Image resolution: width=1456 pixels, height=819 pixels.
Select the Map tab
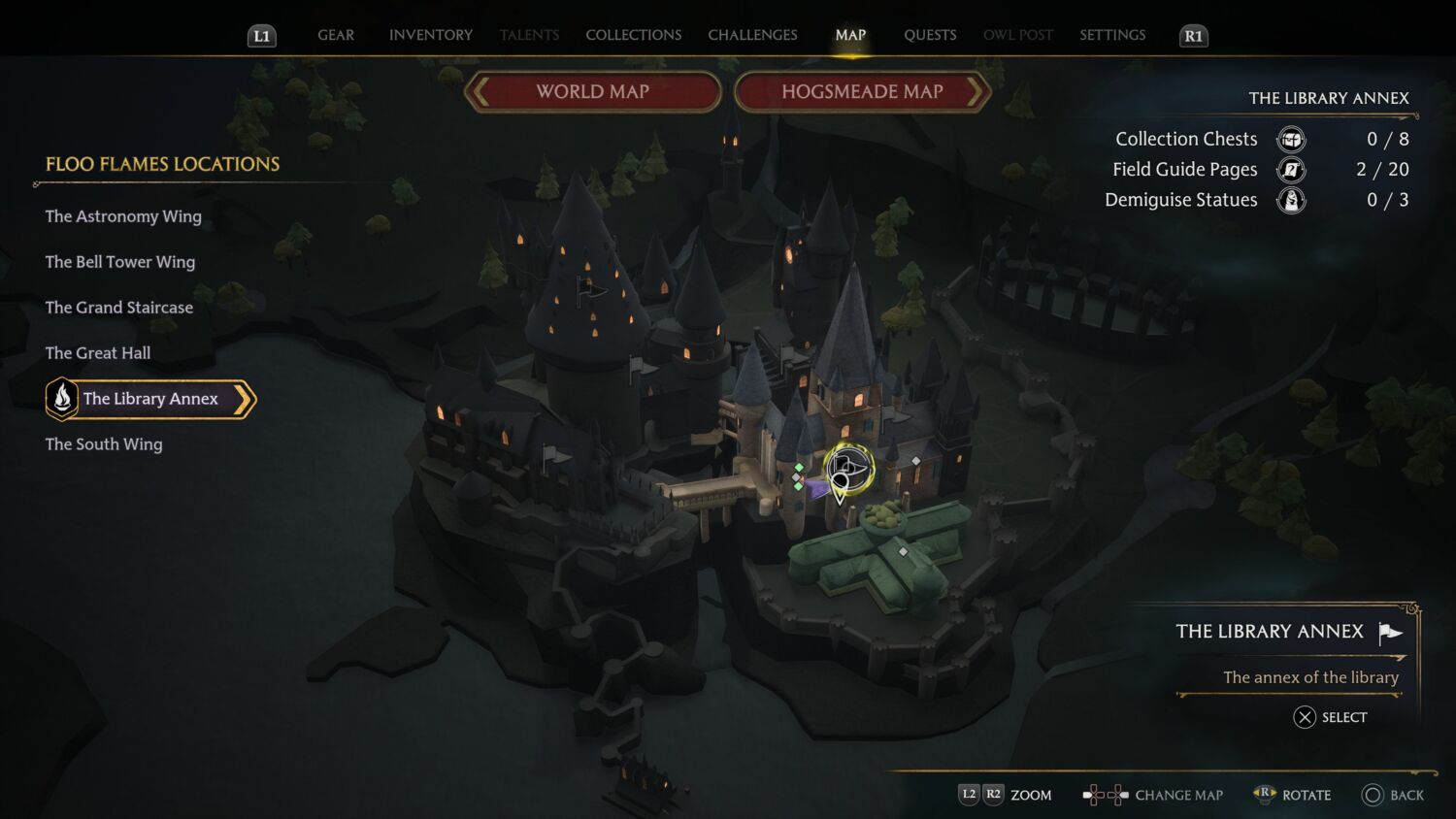click(850, 35)
